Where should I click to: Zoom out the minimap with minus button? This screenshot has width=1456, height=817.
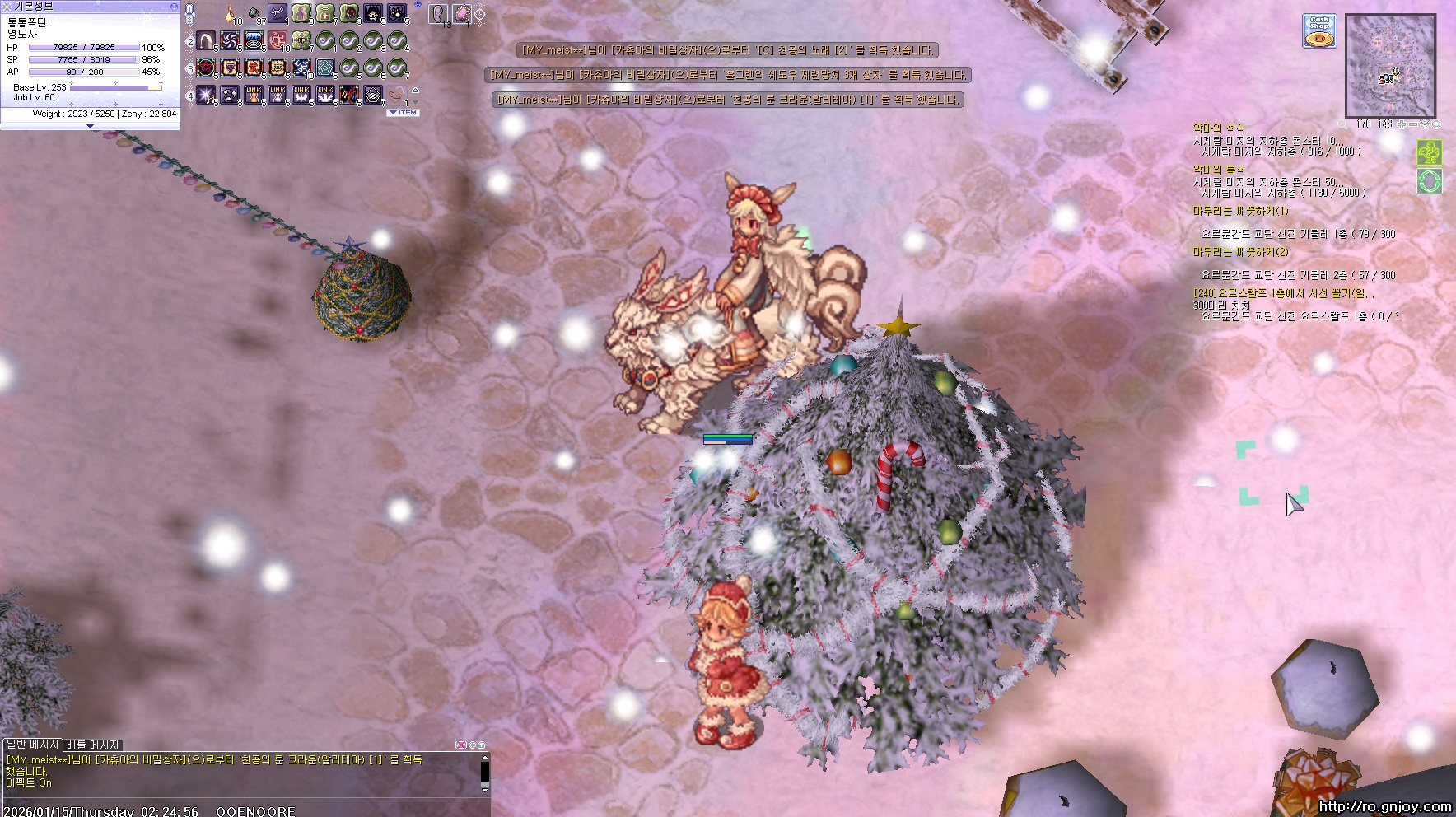click(1413, 124)
